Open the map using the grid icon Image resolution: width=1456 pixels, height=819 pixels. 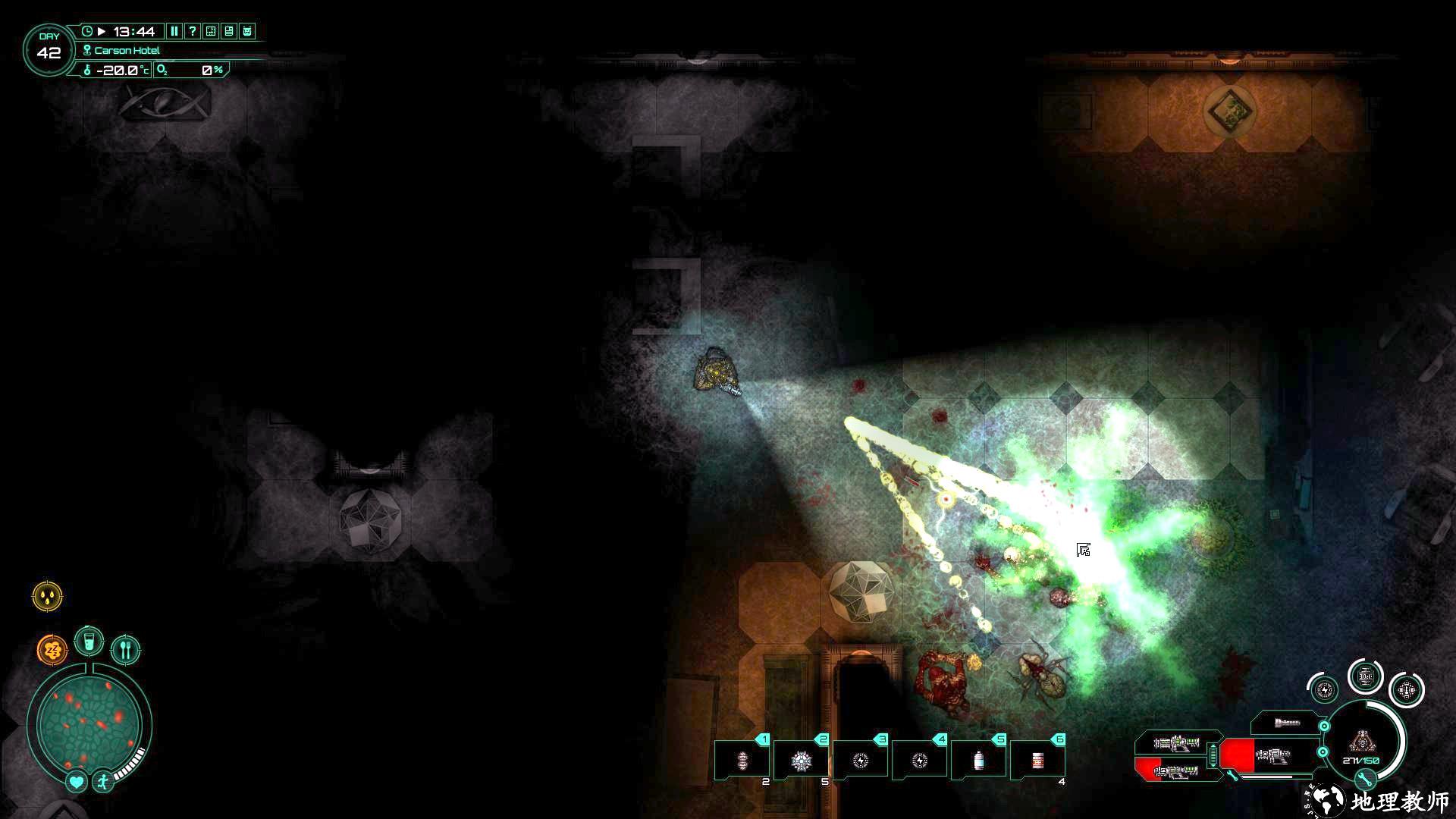click(211, 31)
